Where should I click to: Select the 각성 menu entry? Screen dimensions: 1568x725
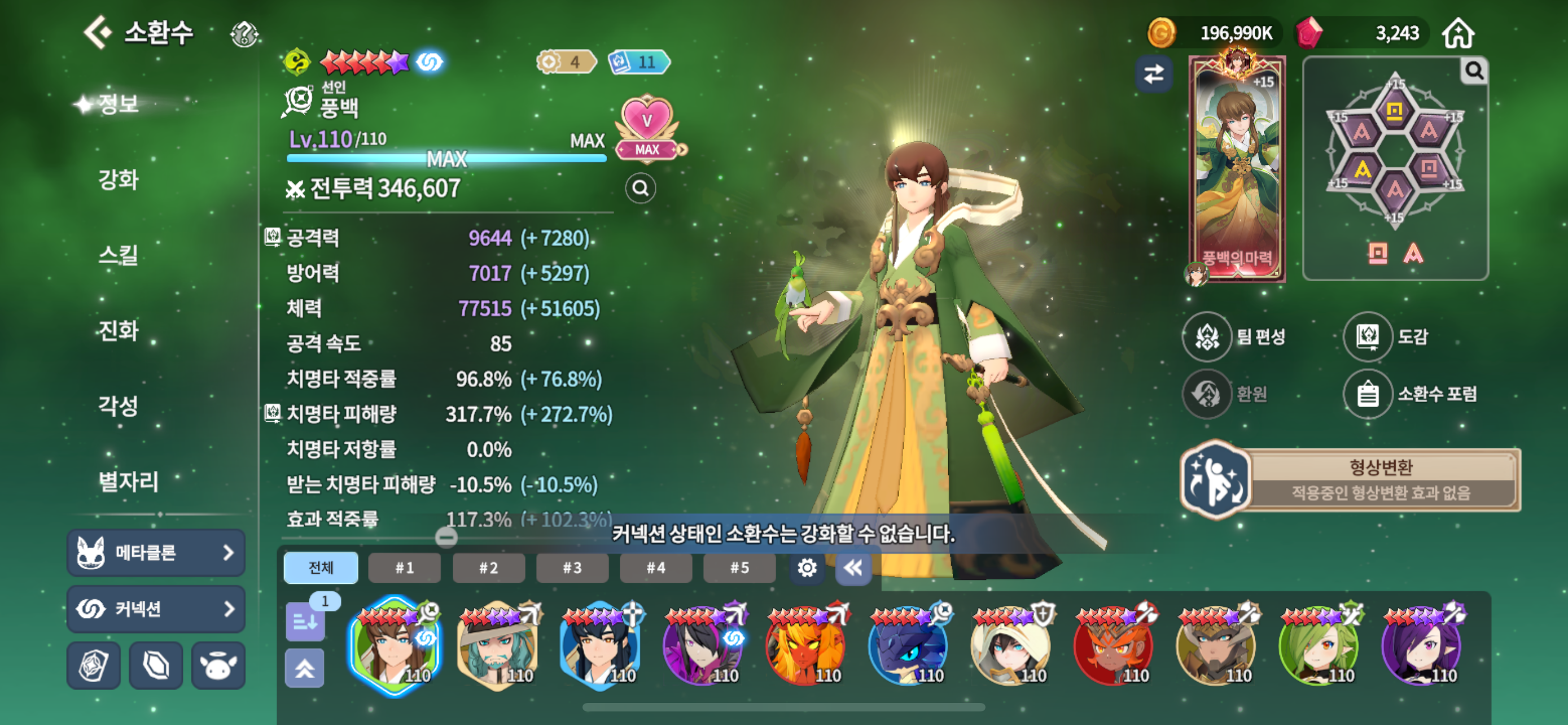pyautogui.click(x=119, y=405)
